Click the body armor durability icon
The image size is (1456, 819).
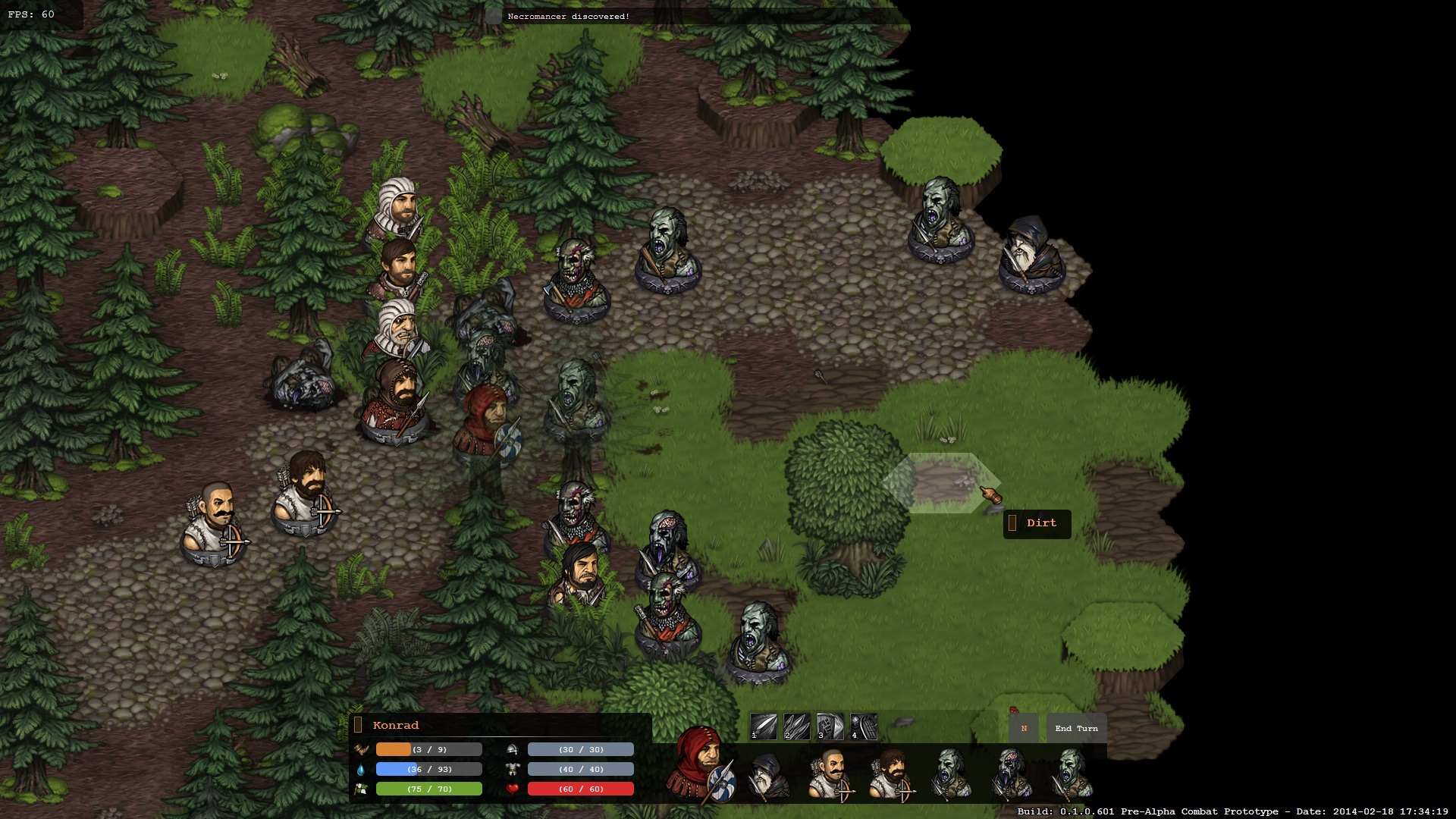(x=512, y=769)
